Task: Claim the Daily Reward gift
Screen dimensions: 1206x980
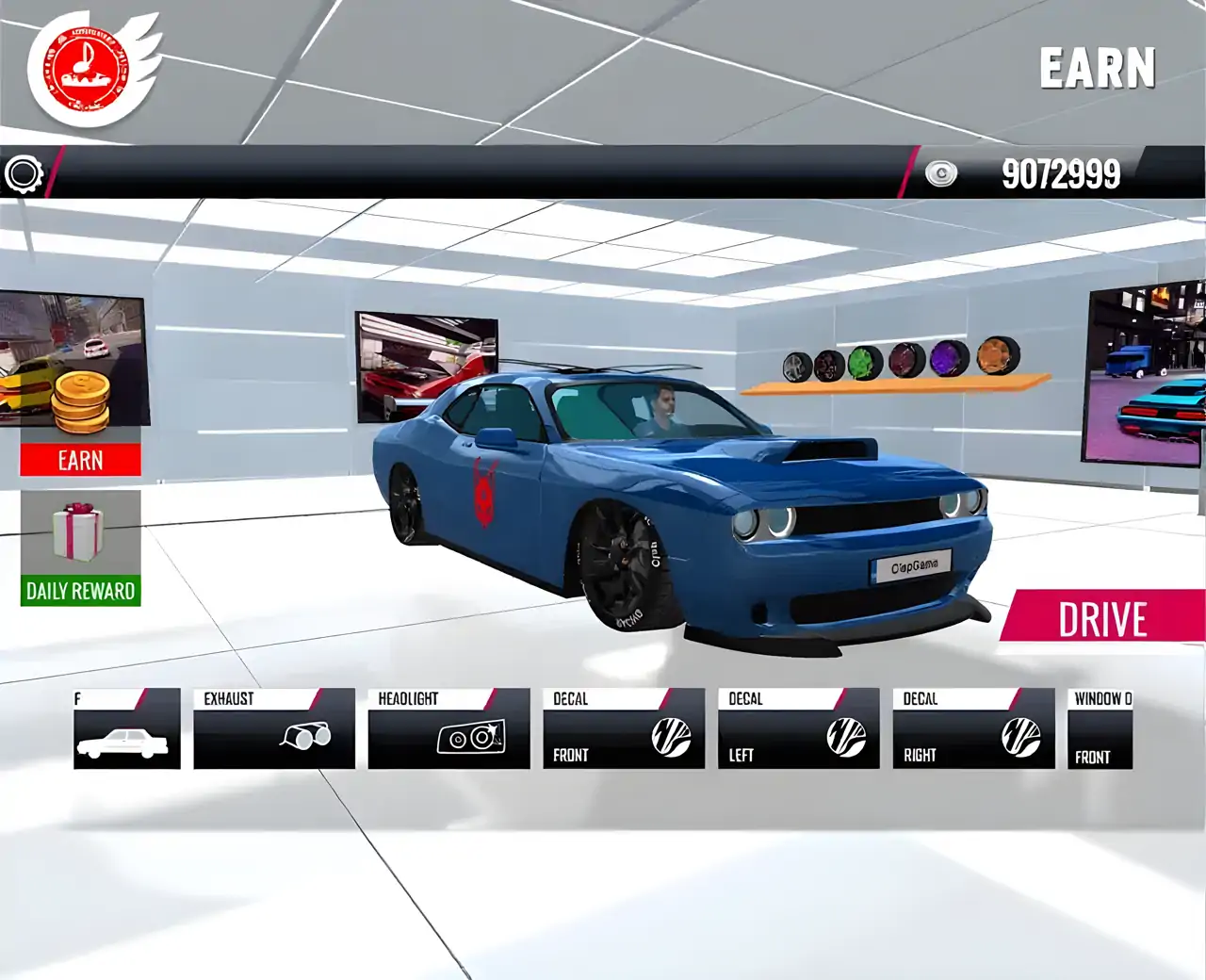Action: click(x=80, y=548)
